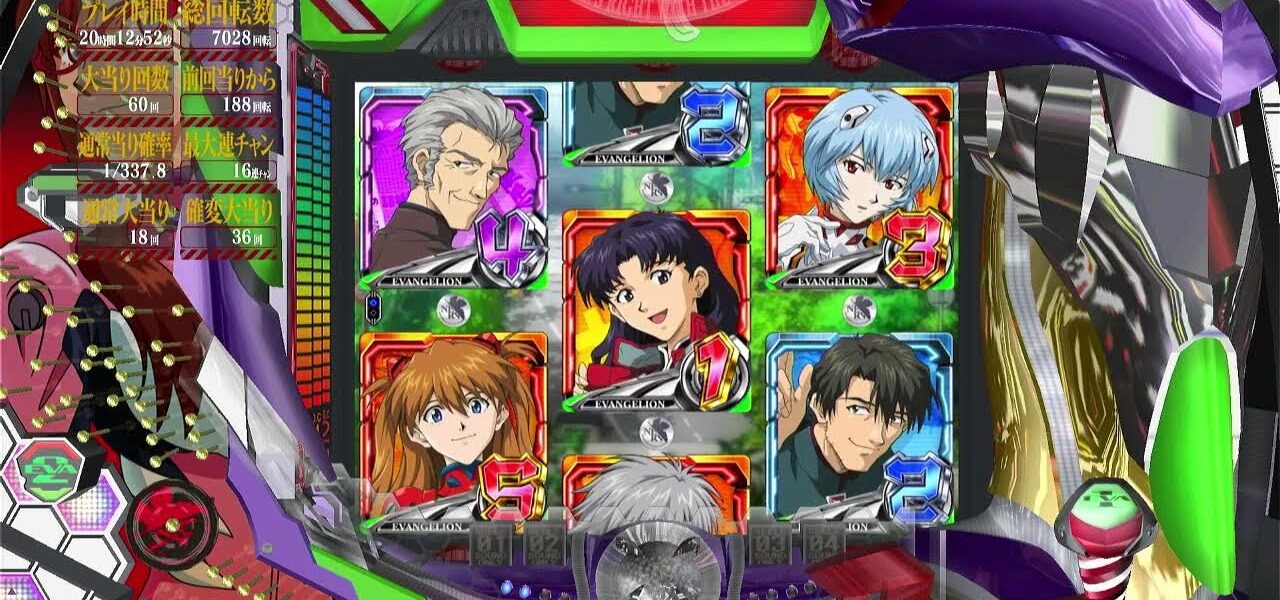This screenshot has height=600, width=1280.
Task: Select the 04 SOUND ONLY panel
Action: (x=823, y=545)
